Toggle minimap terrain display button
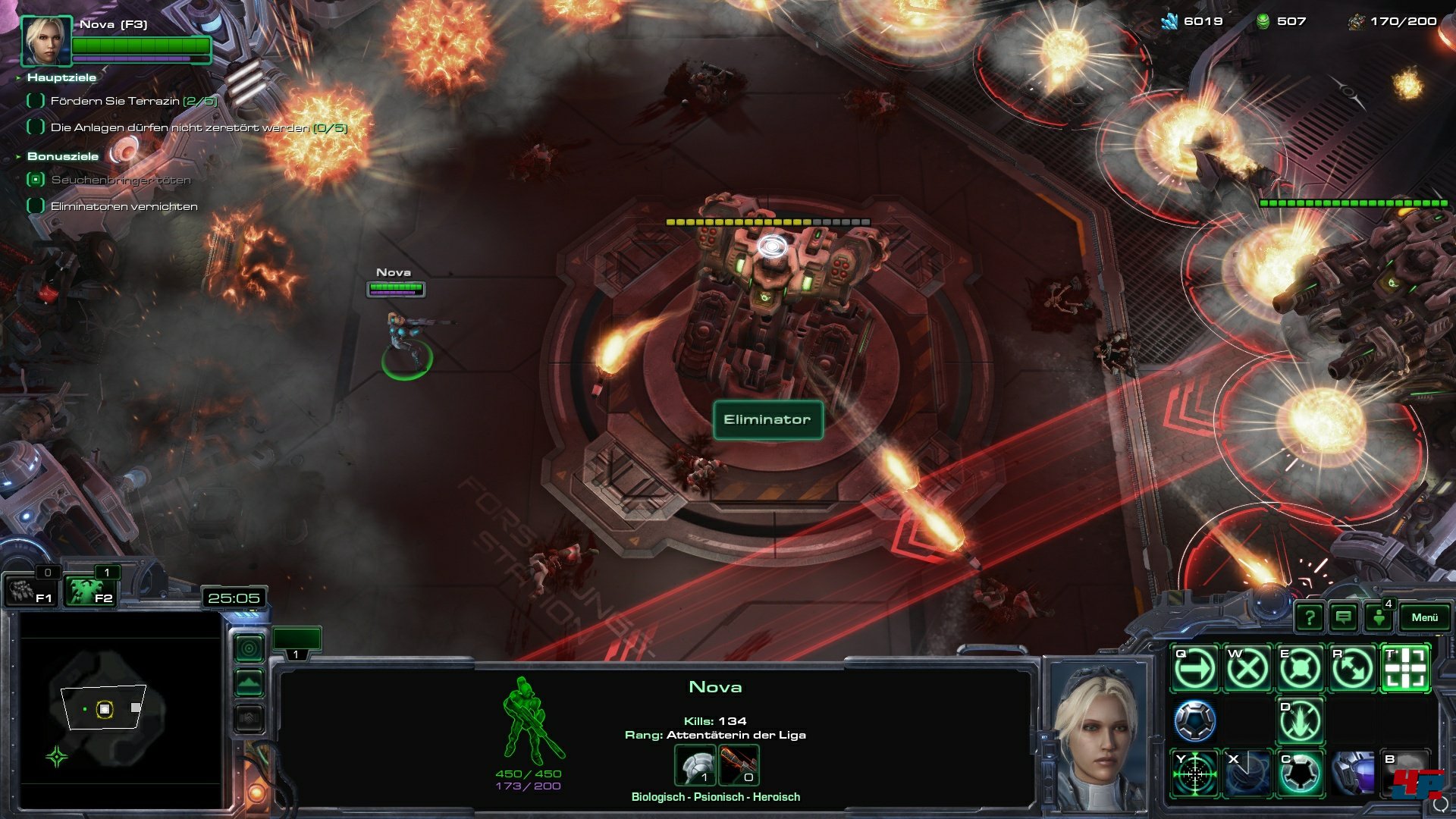Viewport: 1456px width, 819px height. pos(249,683)
